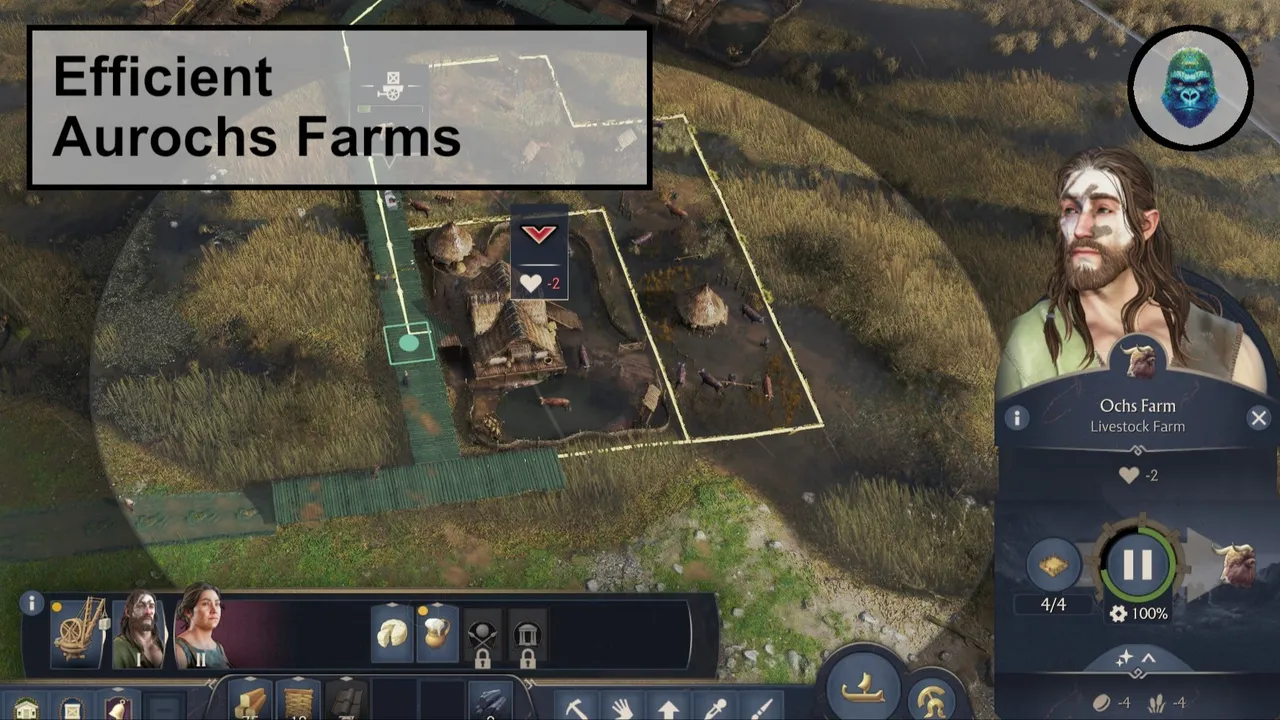Open the construction menu info button
The image size is (1280, 720).
pos(32,603)
